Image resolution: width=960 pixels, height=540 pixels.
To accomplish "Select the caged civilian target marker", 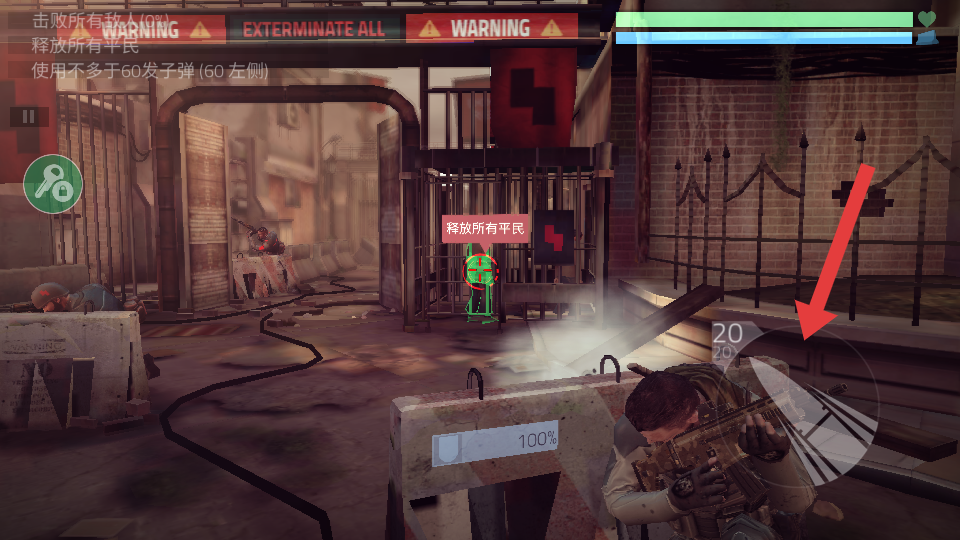I will pyautogui.click(x=481, y=268).
